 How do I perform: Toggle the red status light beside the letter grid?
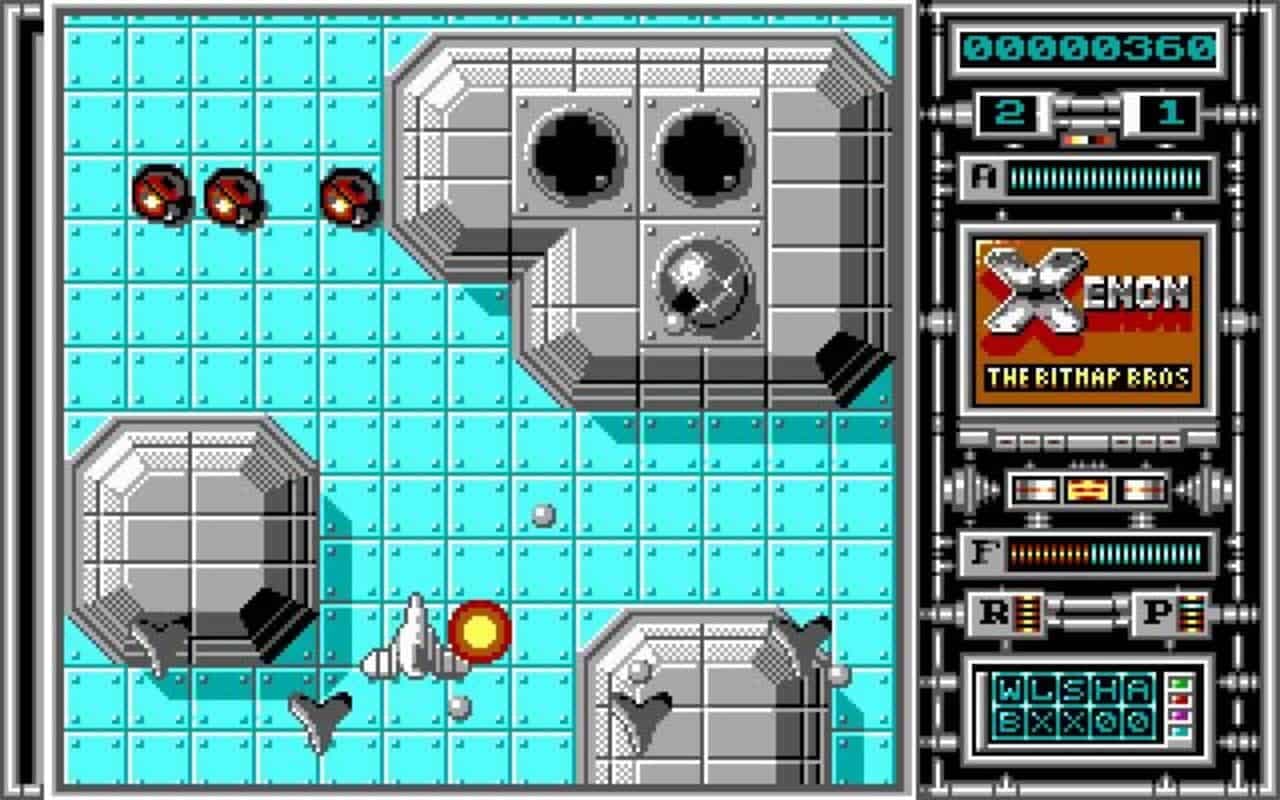tap(1180, 700)
